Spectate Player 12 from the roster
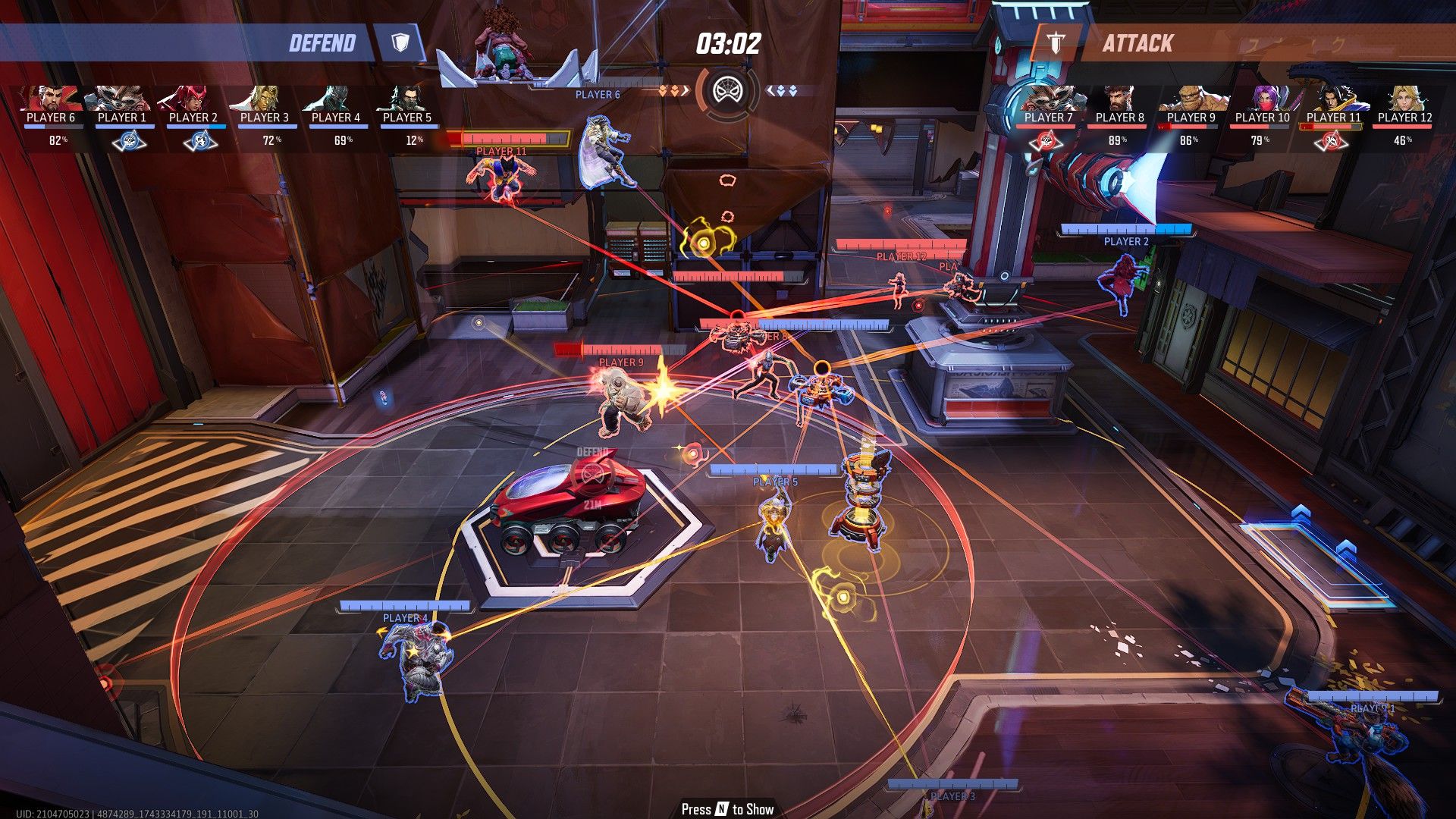The height and width of the screenshot is (819, 1456). pos(1405,99)
